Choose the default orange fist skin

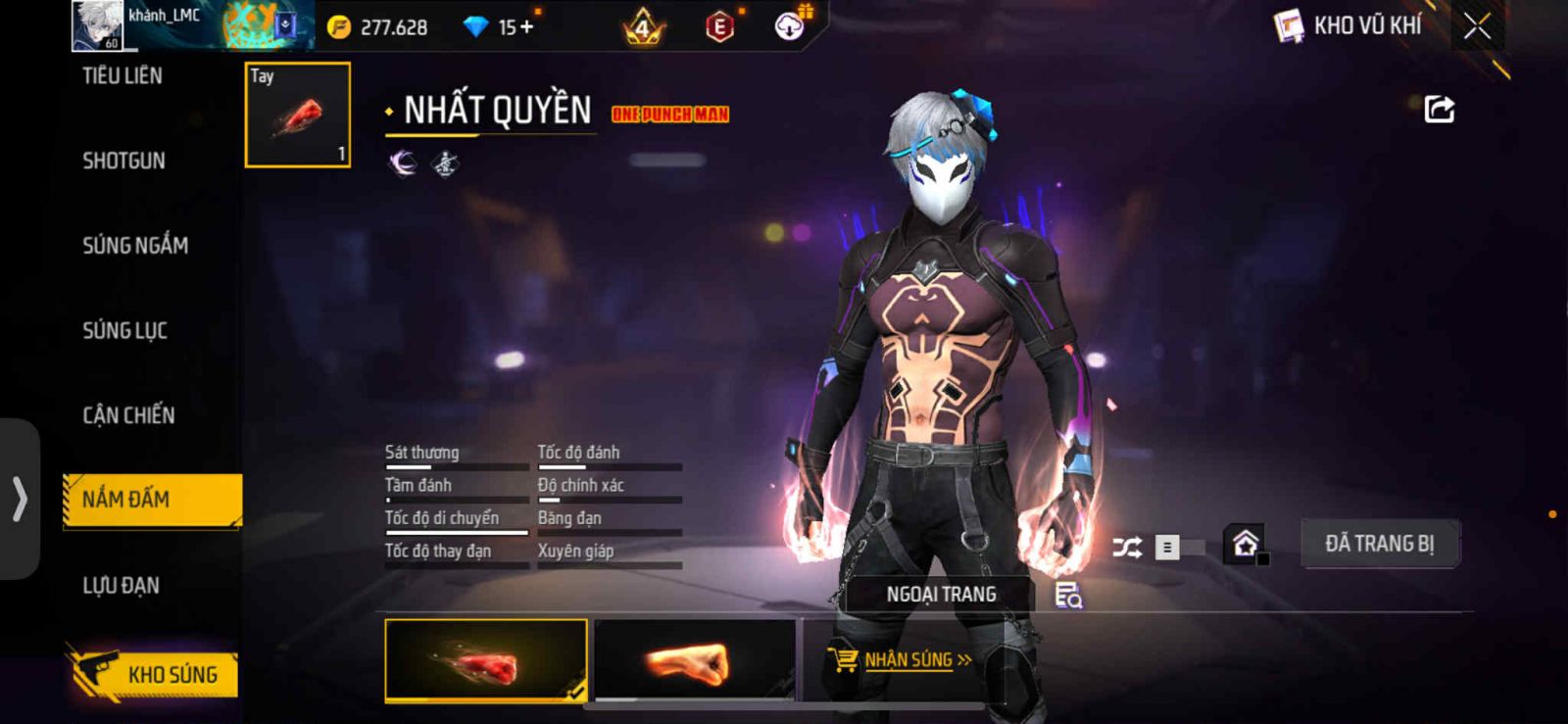[x=695, y=660]
